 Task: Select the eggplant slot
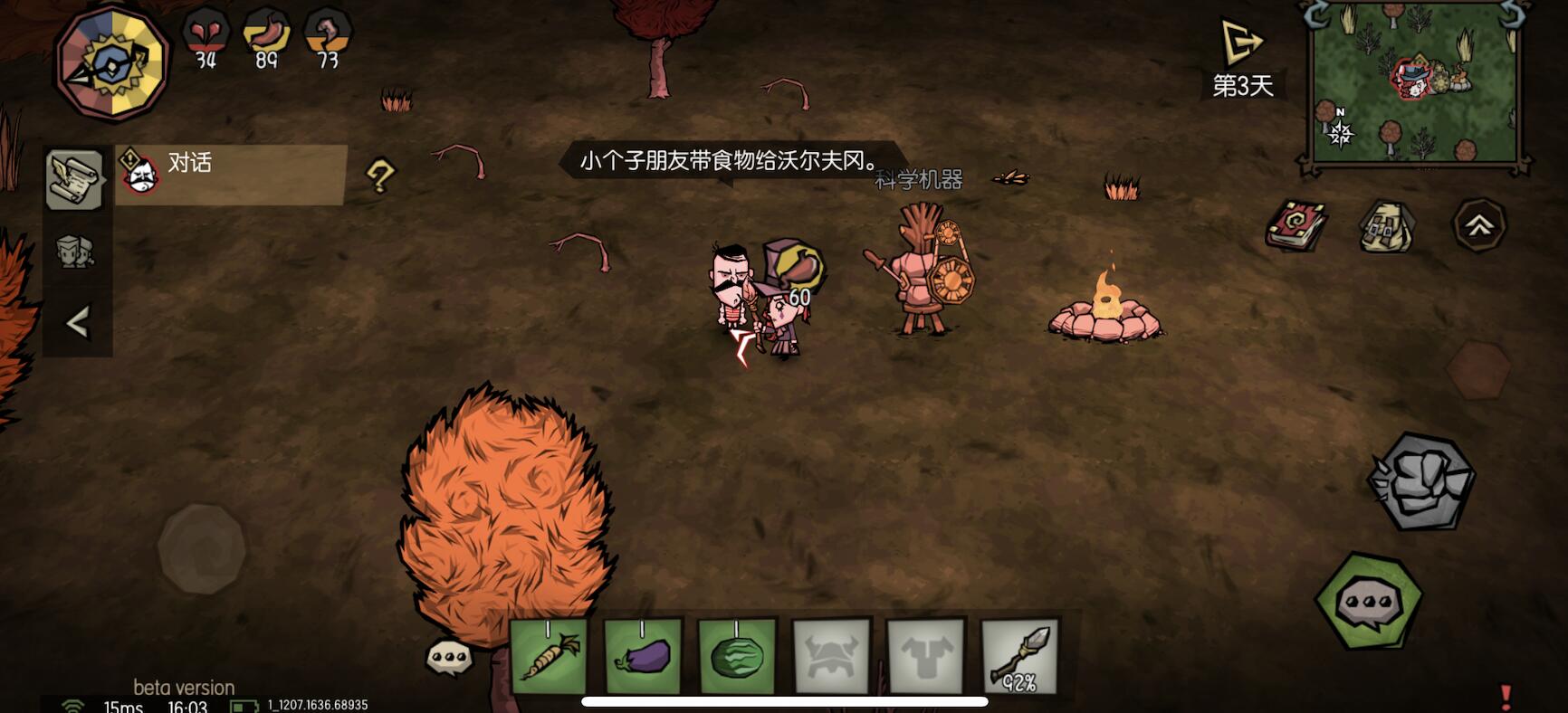(x=643, y=656)
